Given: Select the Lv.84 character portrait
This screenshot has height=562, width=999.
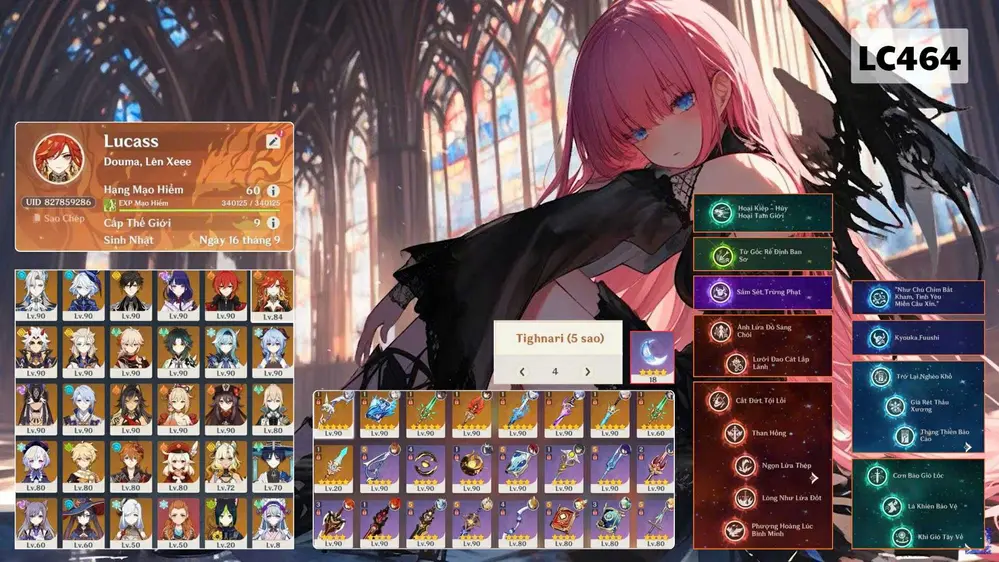Looking at the screenshot, I should pos(272,294).
